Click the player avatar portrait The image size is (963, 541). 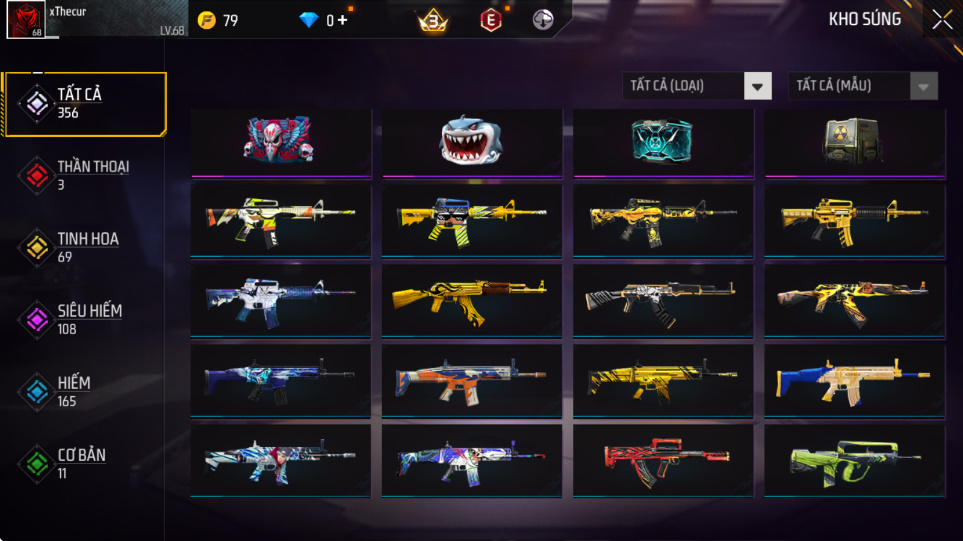click(24, 20)
